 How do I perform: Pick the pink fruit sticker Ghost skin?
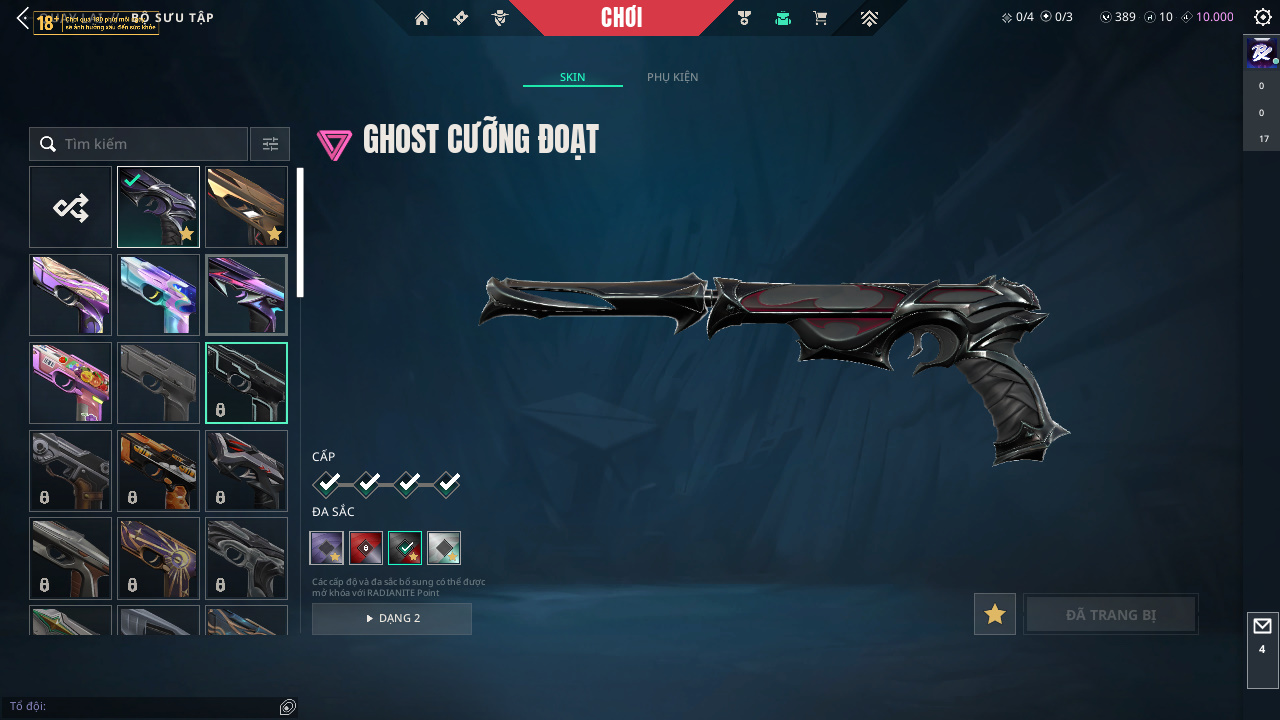70,383
